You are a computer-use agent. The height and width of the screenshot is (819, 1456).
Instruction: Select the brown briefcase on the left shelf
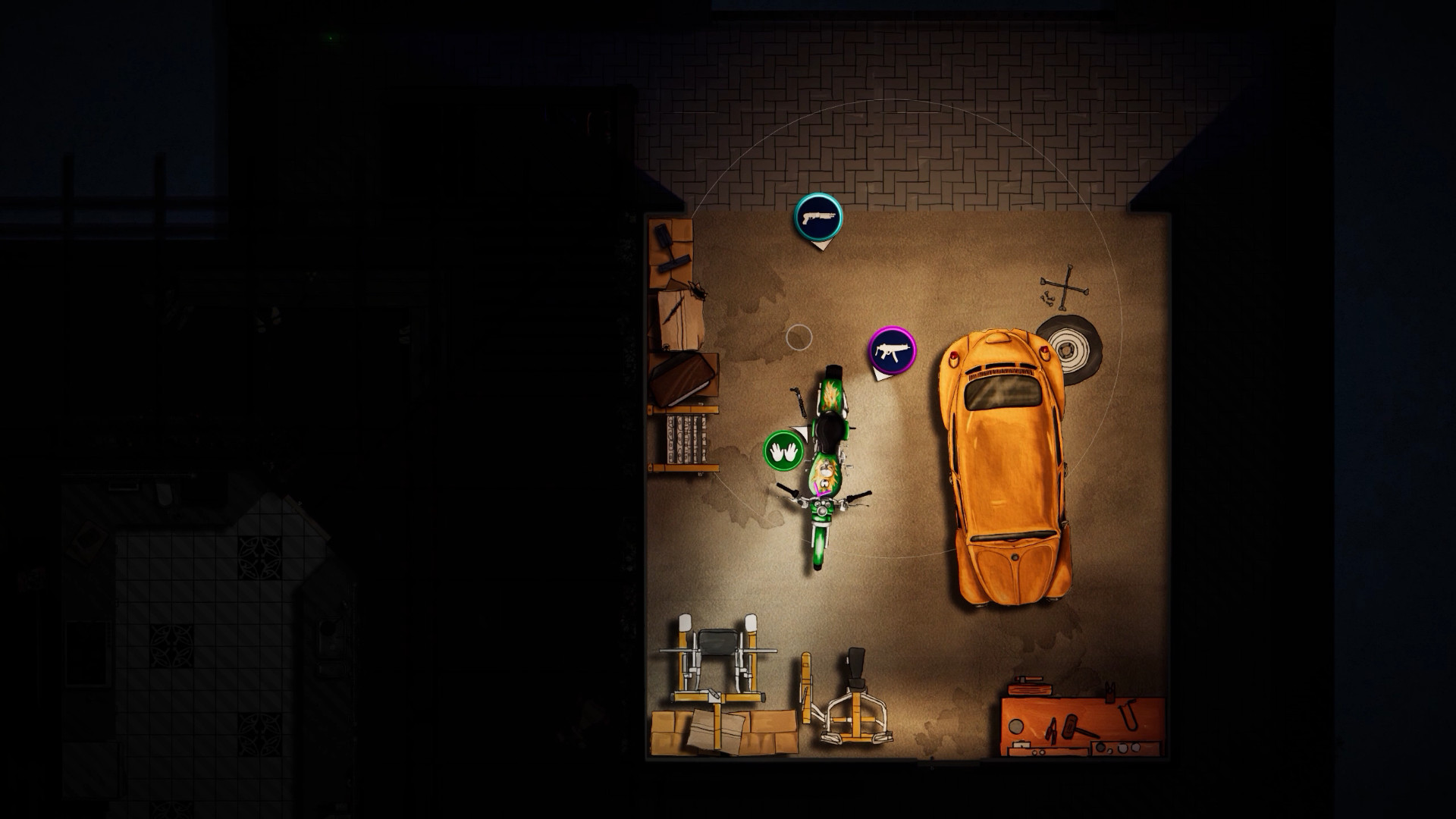point(682,378)
